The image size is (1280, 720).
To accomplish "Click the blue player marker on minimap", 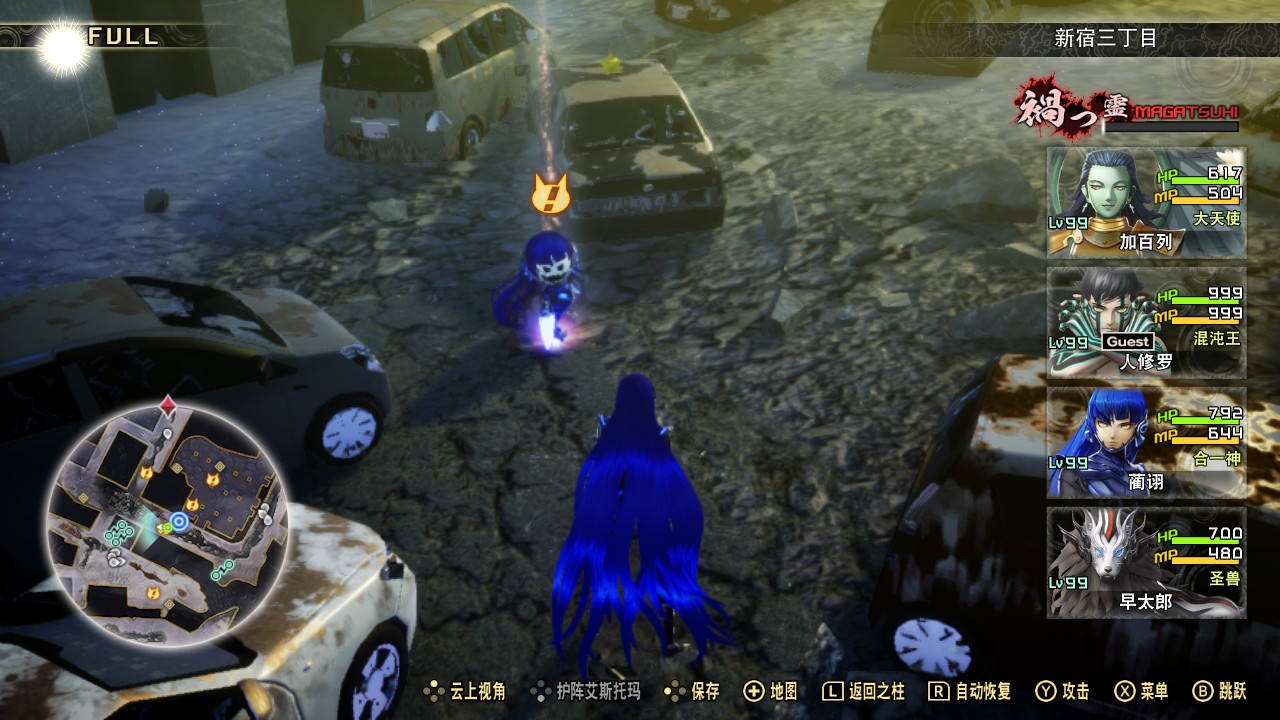I will [179, 521].
